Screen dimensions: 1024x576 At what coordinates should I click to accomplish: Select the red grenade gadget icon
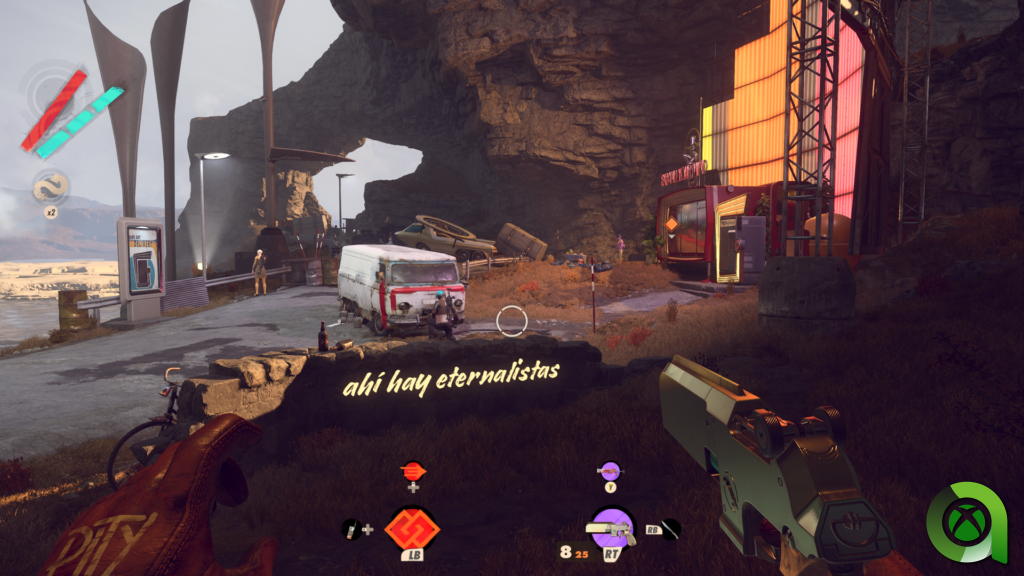pos(412,469)
